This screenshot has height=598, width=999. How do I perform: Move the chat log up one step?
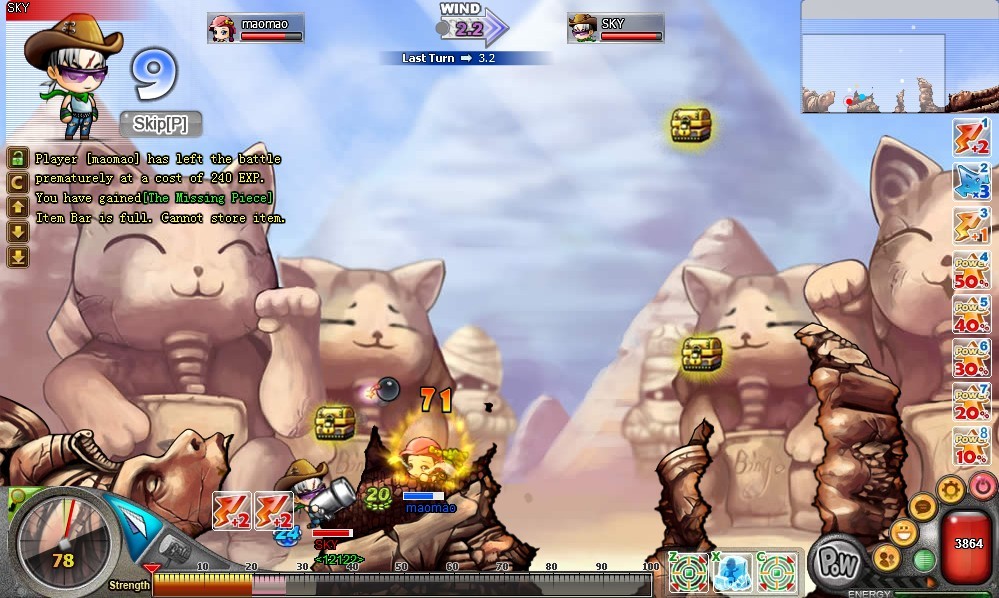(18, 207)
